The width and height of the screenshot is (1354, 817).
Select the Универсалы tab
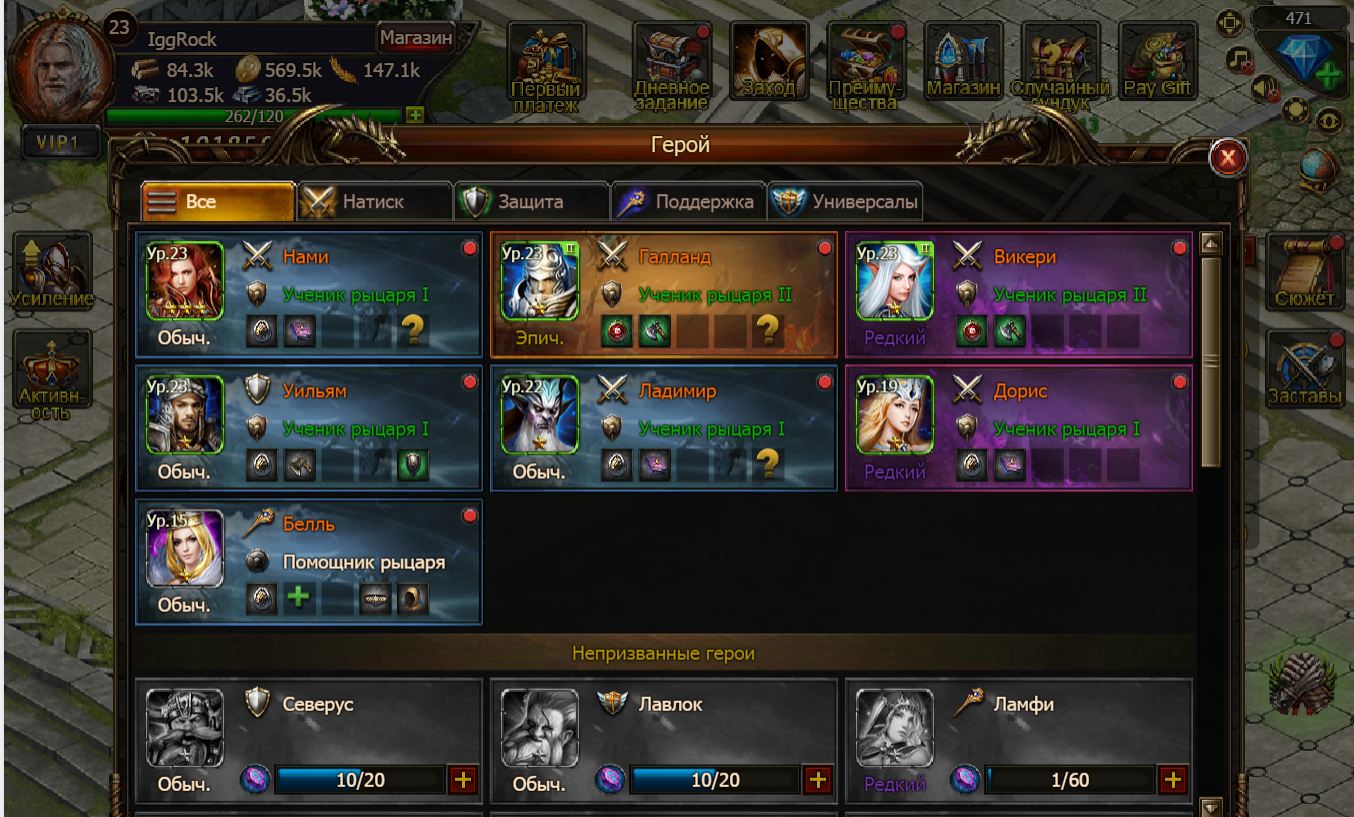click(846, 201)
